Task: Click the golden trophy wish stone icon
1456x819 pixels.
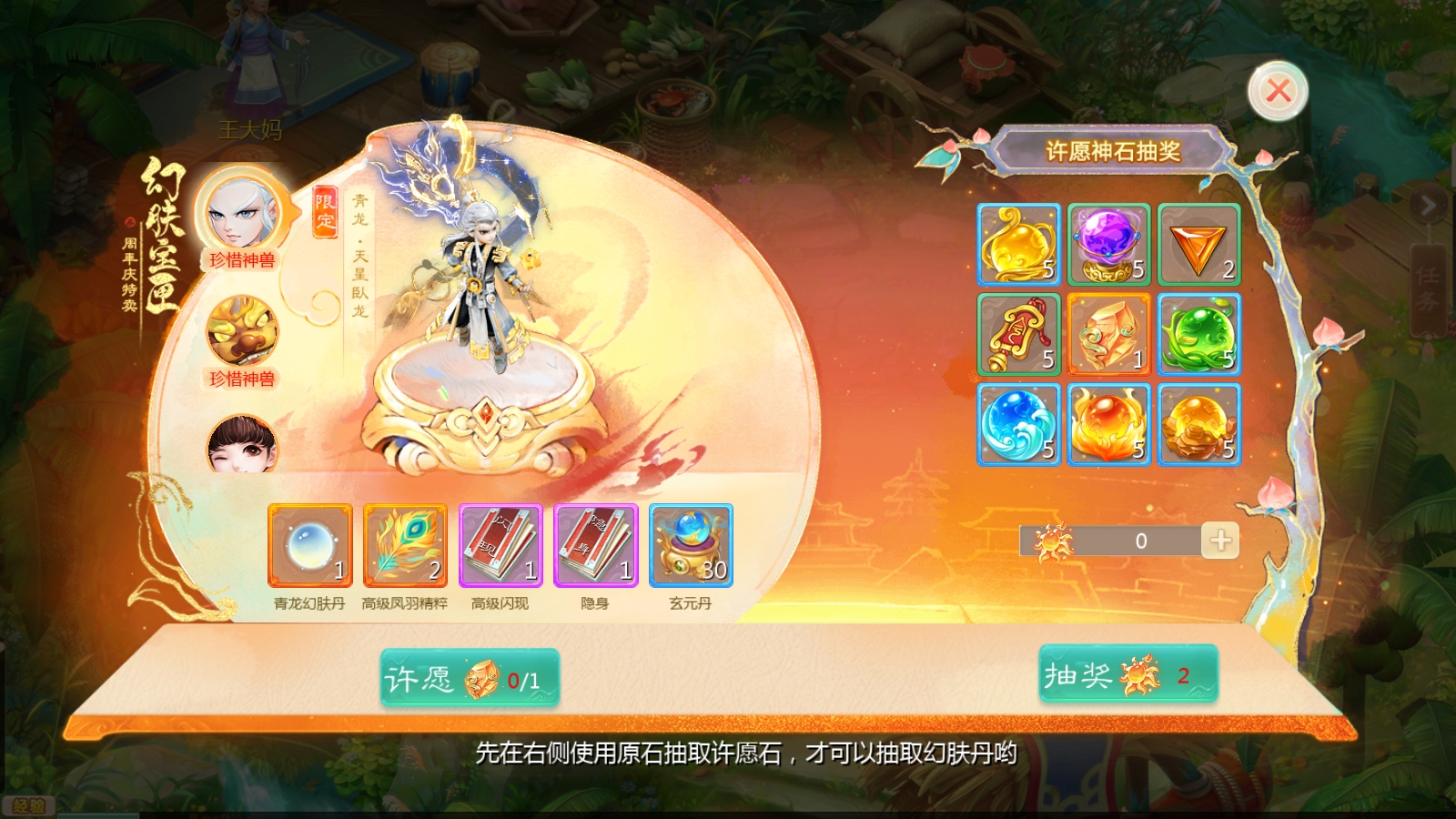Action: (x=1018, y=245)
